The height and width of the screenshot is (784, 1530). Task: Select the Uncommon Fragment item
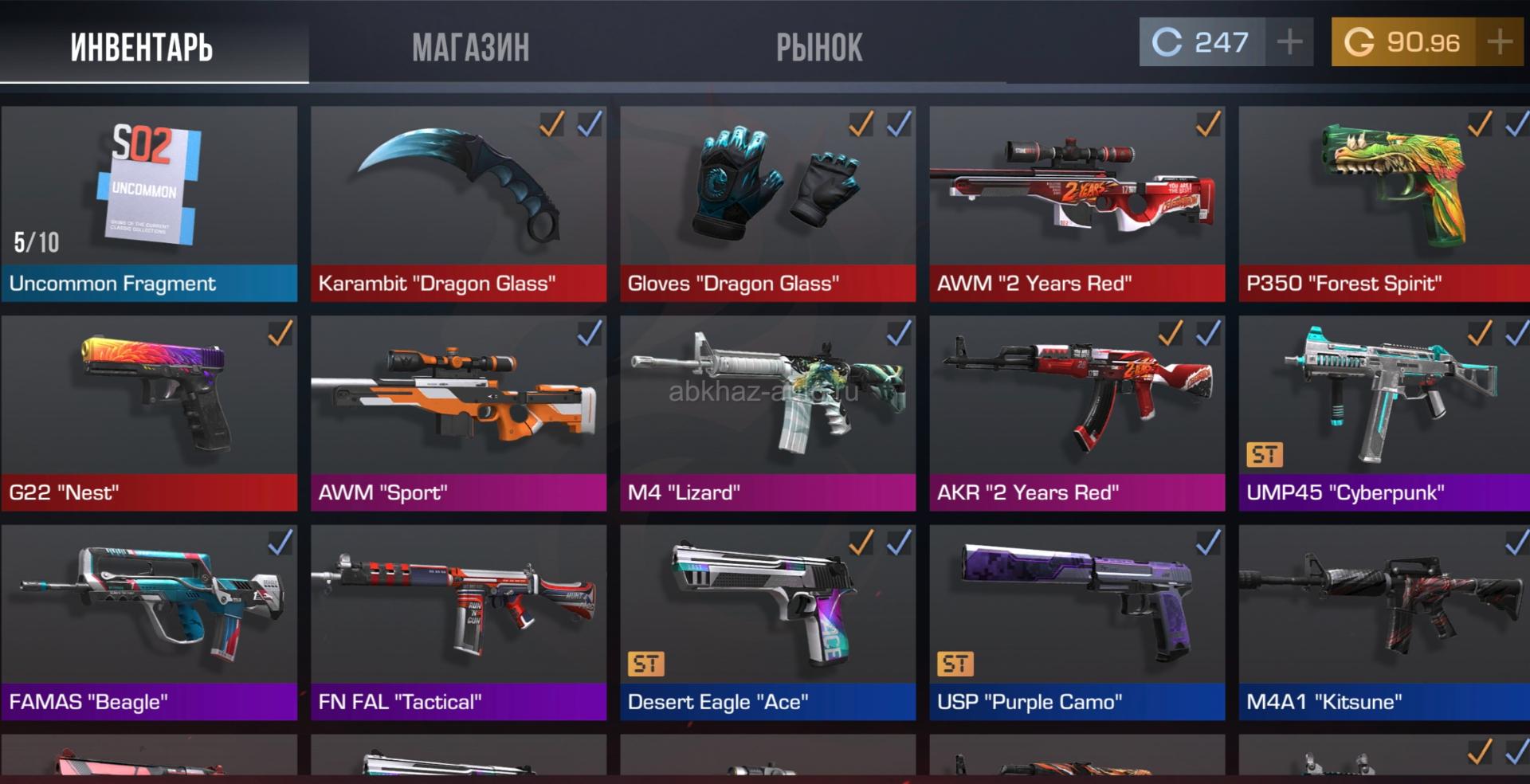(x=149, y=203)
